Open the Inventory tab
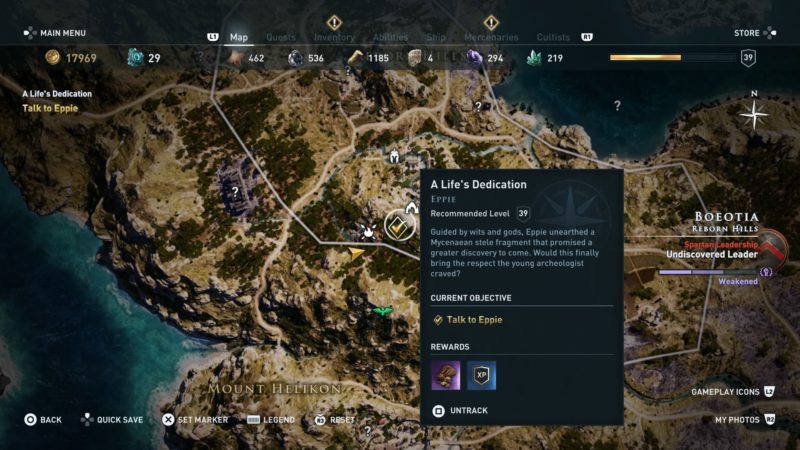This screenshot has height=450, width=800. point(334,38)
